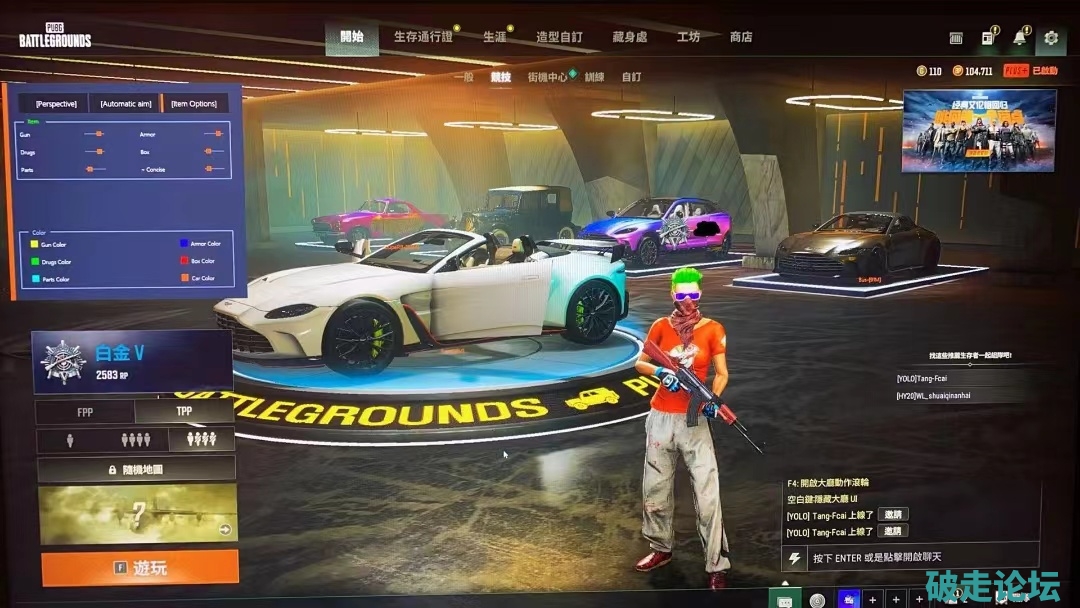The height and width of the screenshot is (608, 1080).
Task: Open the 訓練 training sub-tab
Action: tap(595, 77)
